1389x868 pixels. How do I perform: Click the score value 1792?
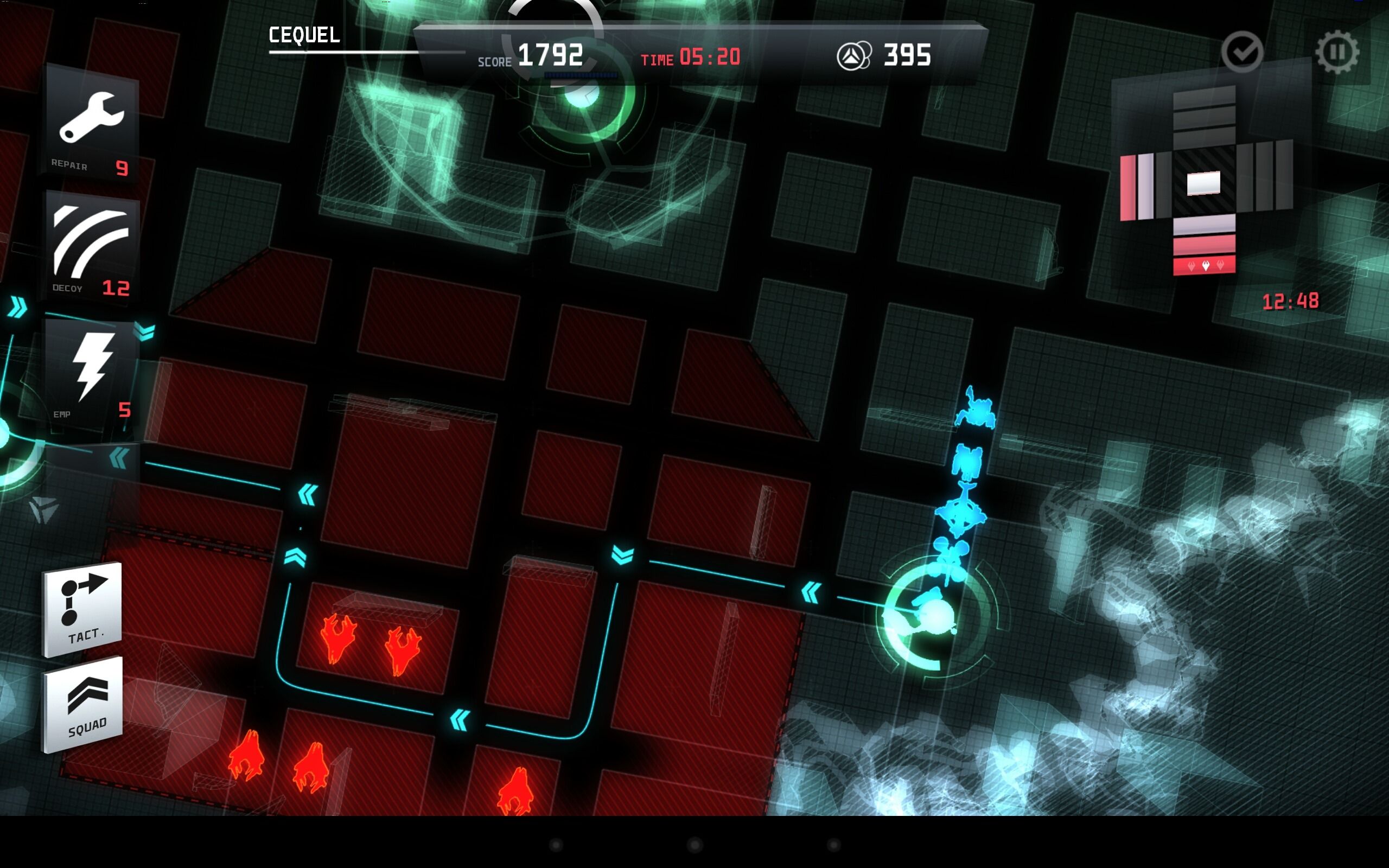point(553,55)
